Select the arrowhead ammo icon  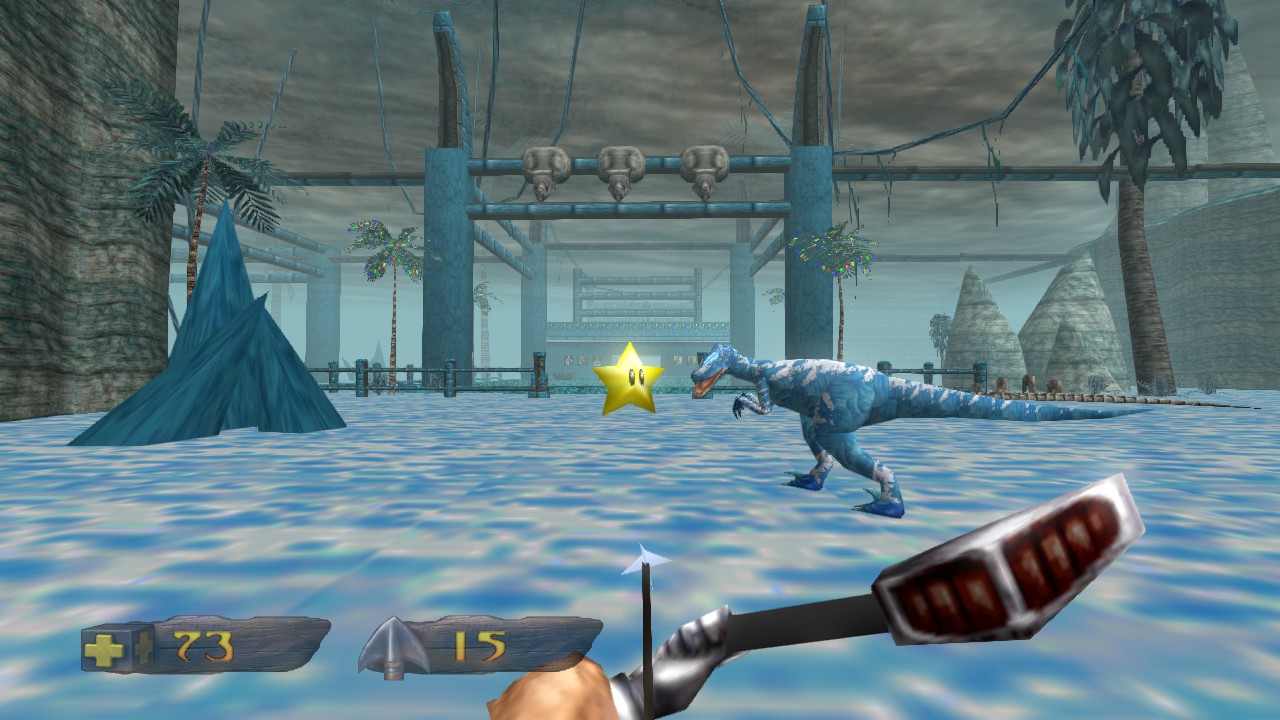394,647
